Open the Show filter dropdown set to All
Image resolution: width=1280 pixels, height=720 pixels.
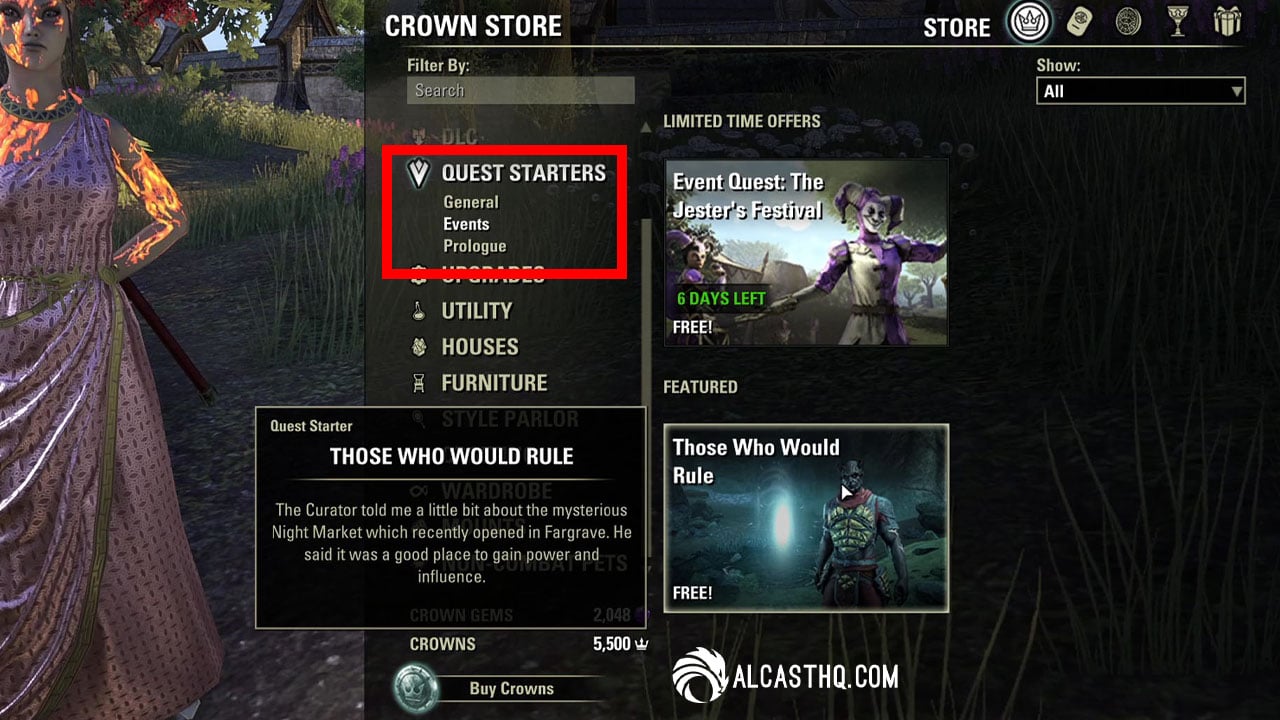(x=1139, y=90)
